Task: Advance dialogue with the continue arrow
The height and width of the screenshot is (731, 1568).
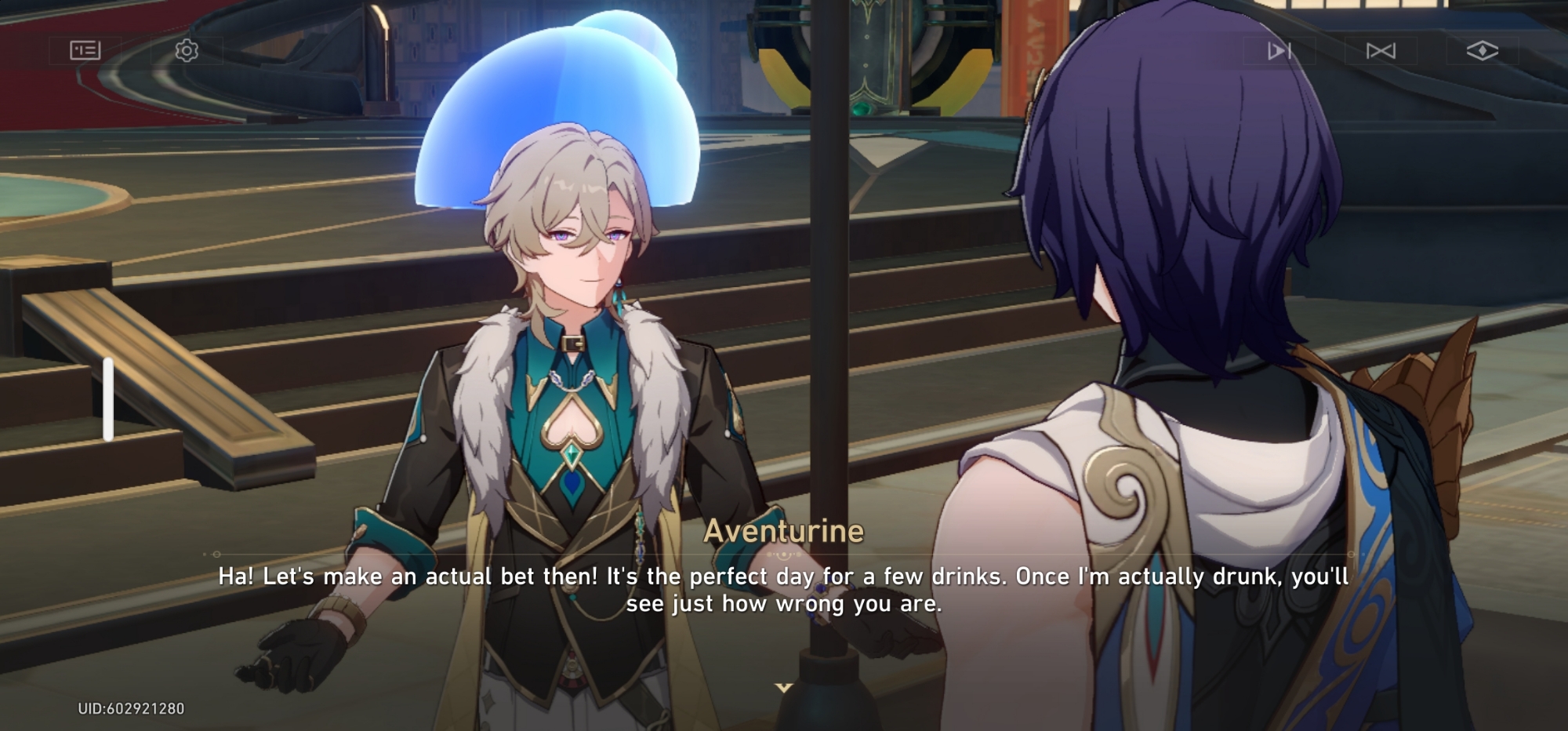Action: pyautogui.click(x=783, y=688)
